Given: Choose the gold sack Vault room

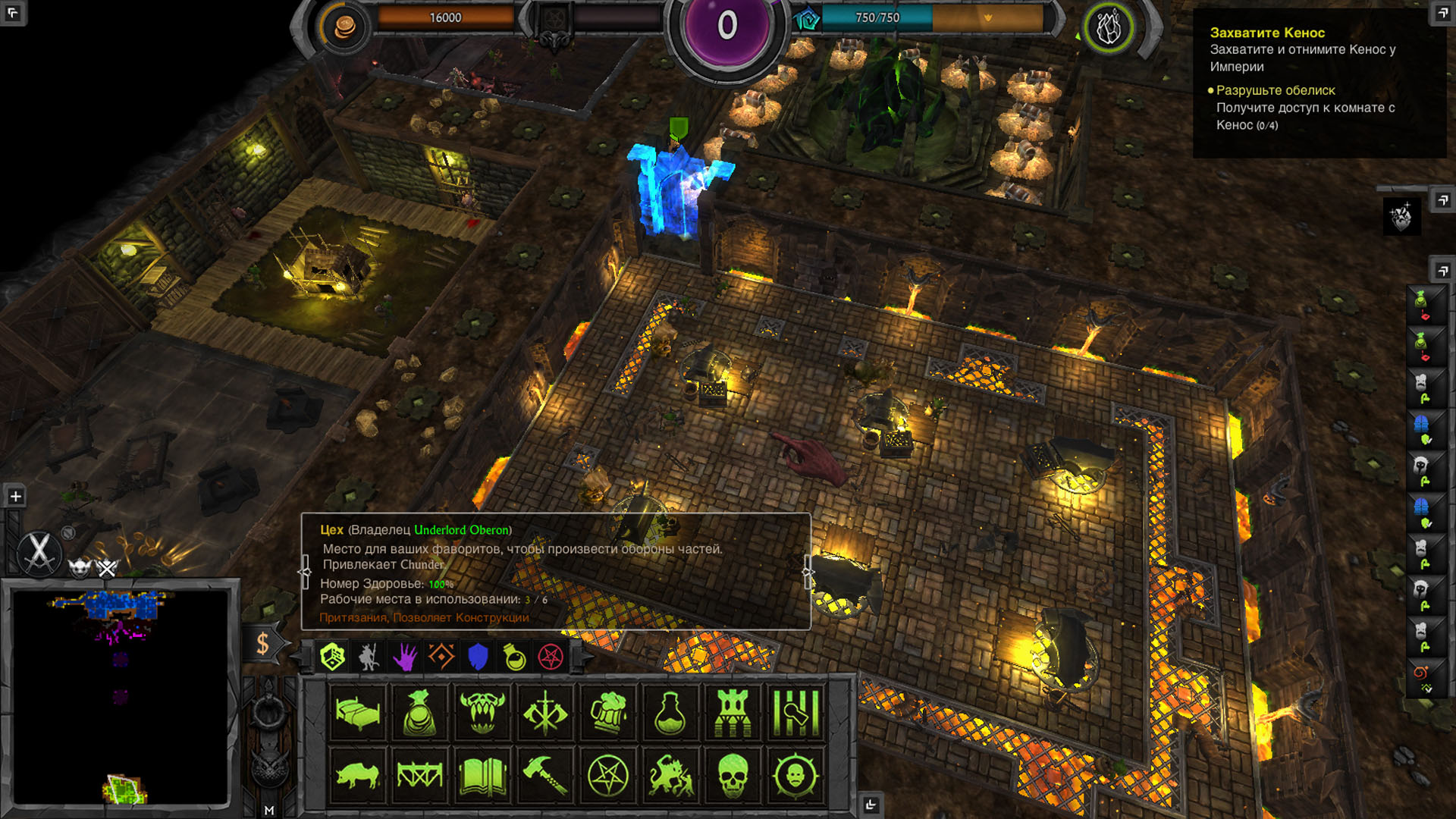Looking at the screenshot, I should tap(419, 712).
